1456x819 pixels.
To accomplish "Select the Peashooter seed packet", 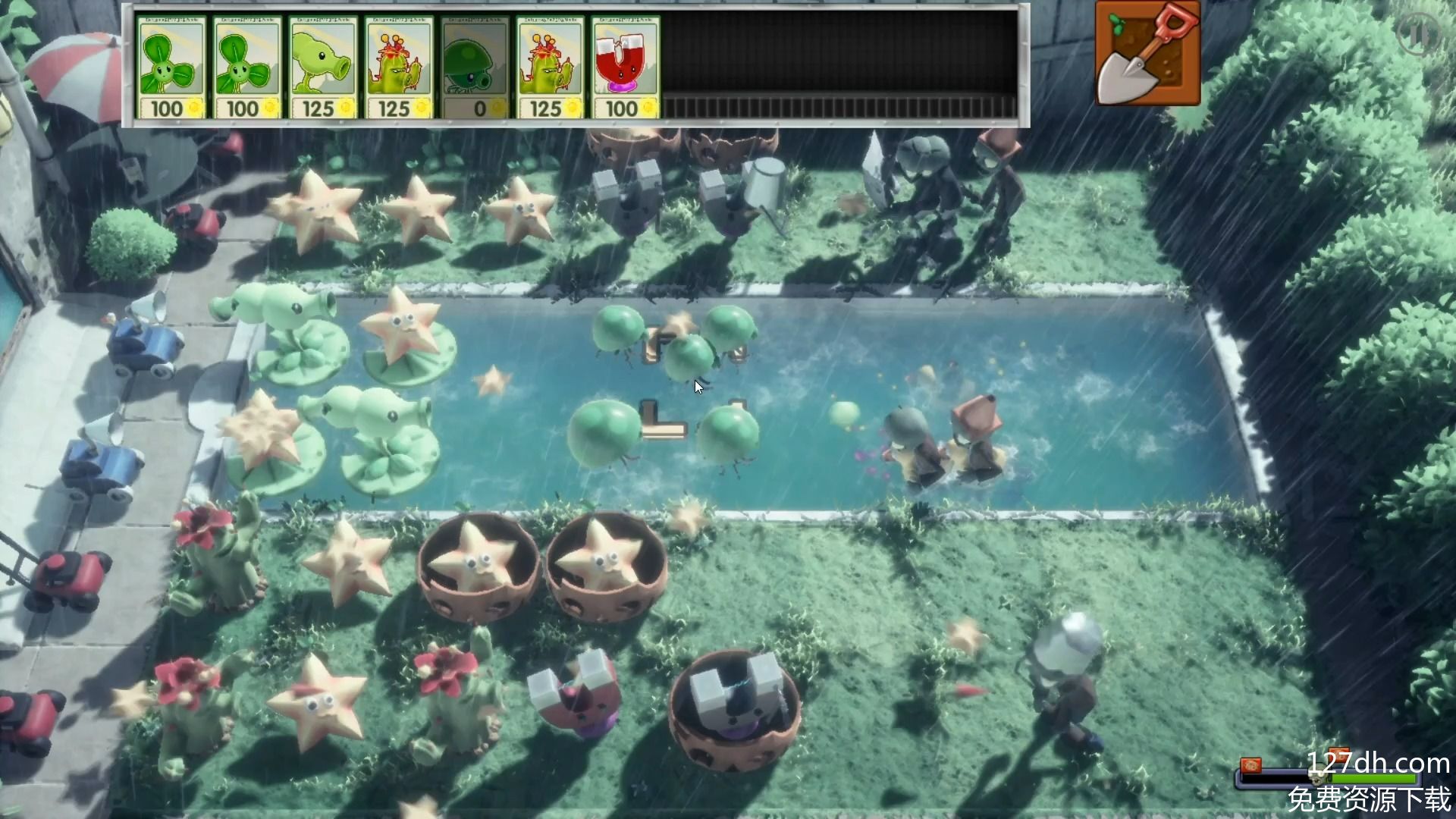I will [323, 68].
